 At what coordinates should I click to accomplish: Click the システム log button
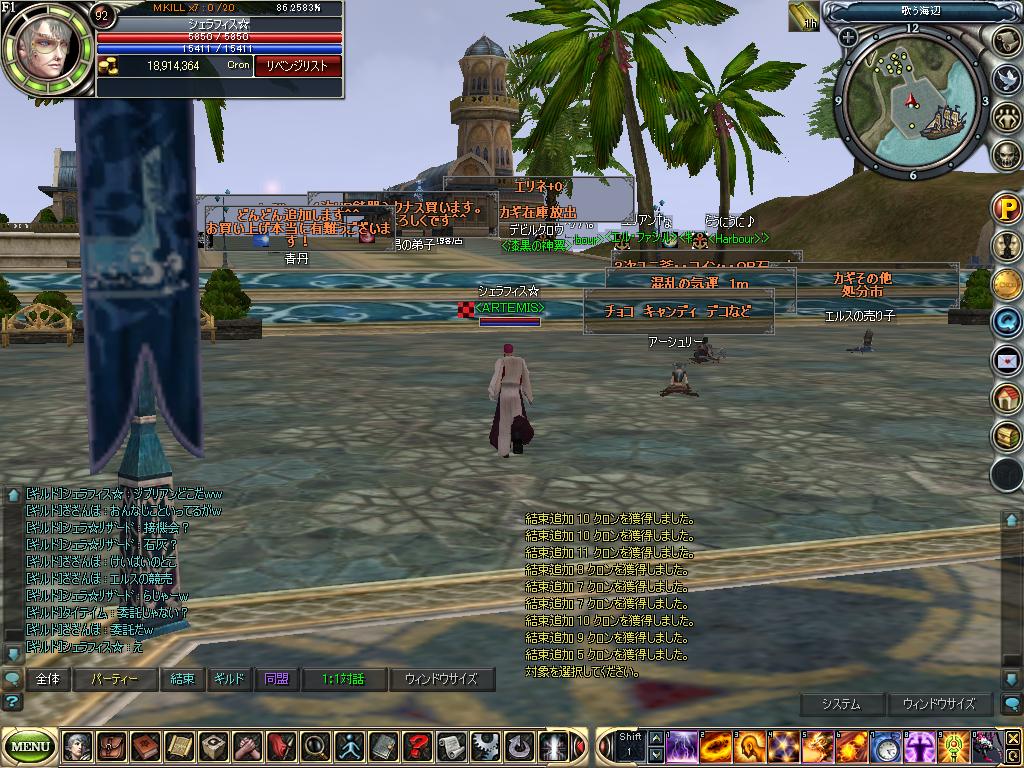(x=841, y=704)
